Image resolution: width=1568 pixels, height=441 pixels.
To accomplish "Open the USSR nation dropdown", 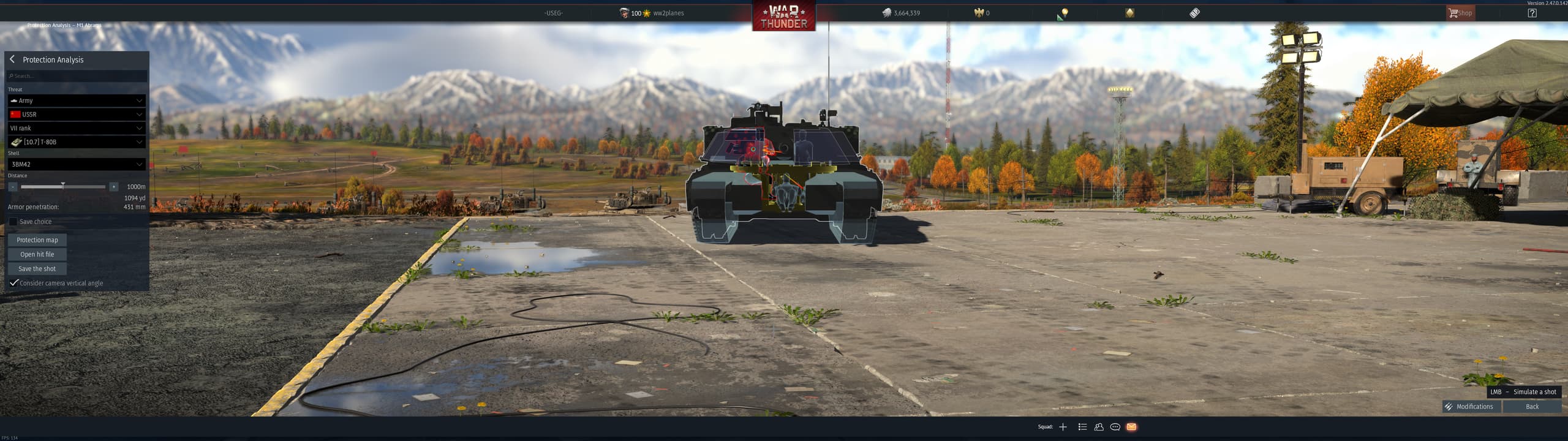I will click(x=77, y=115).
